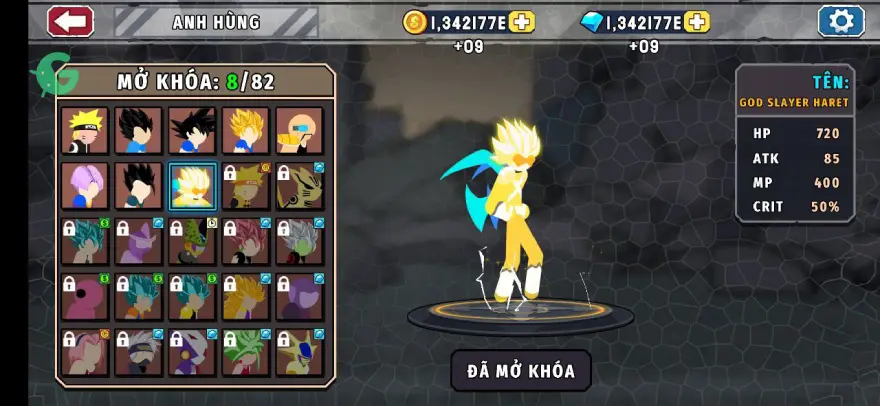Add more blue diamonds with the plus button
Viewport: 880px width, 406px height.
(x=697, y=22)
